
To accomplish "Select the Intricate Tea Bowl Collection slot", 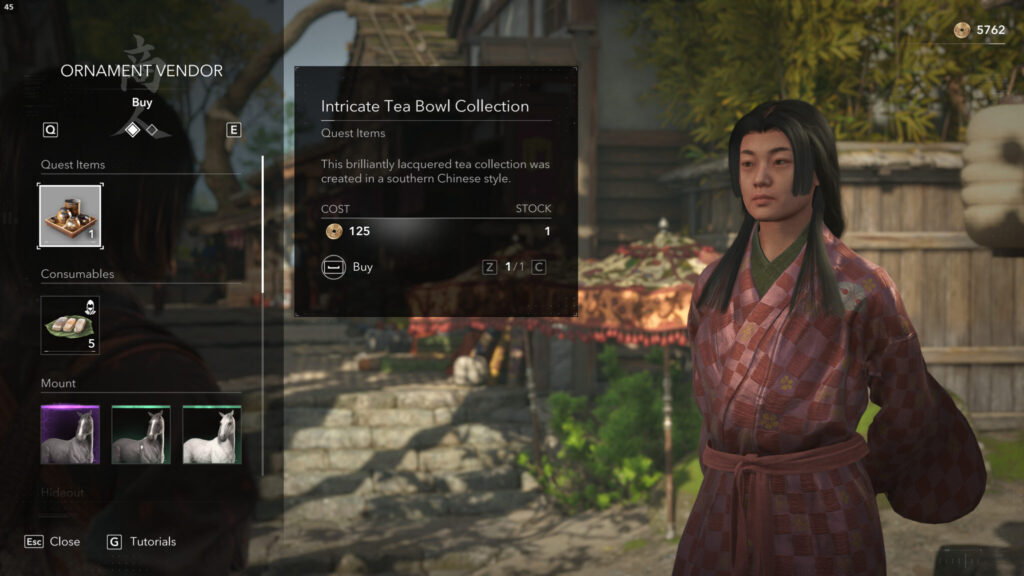I will pyautogui.click(x=70, y=216).
